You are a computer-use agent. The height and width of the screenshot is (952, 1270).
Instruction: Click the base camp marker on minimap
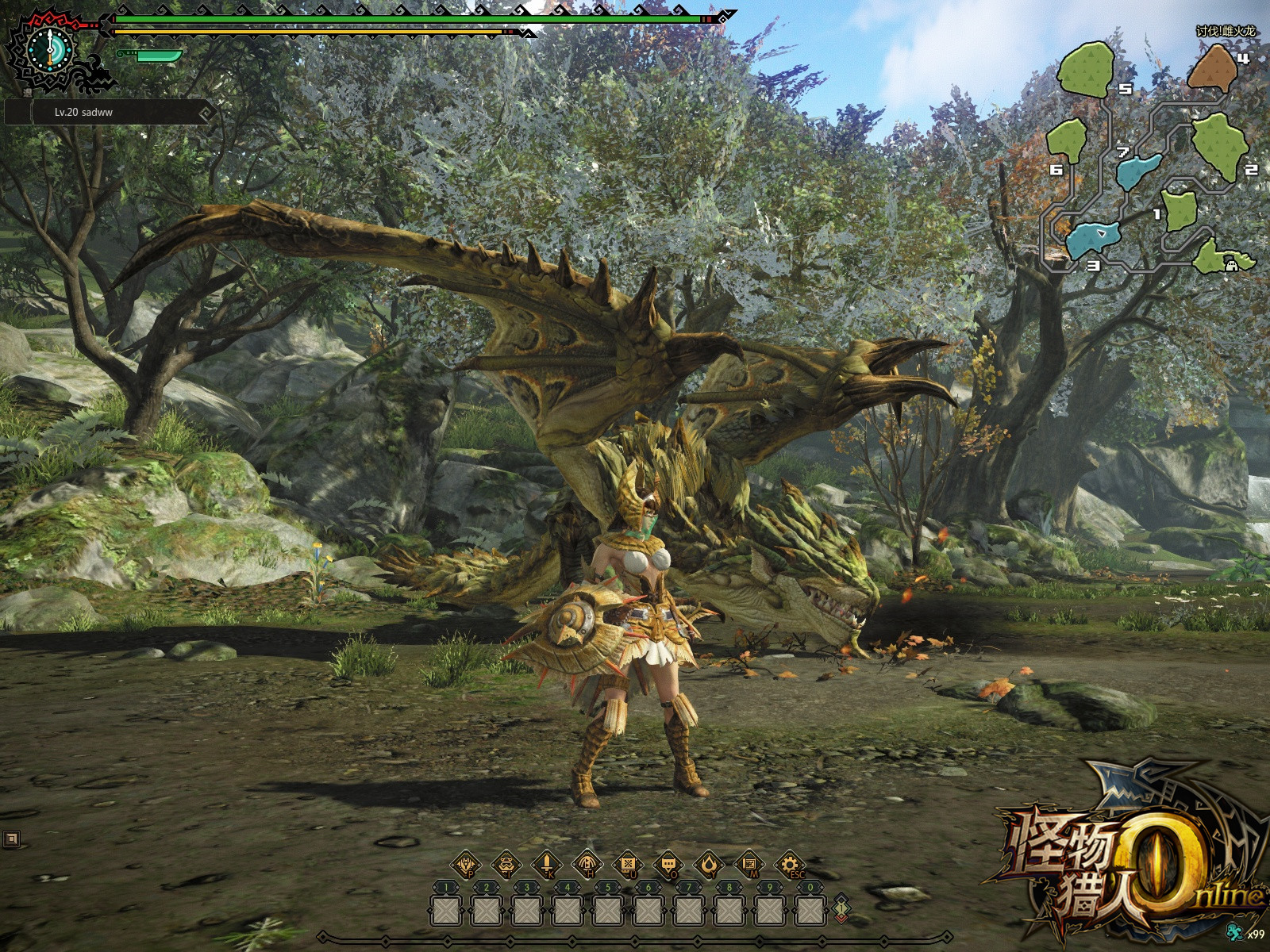coord(1232,265)
